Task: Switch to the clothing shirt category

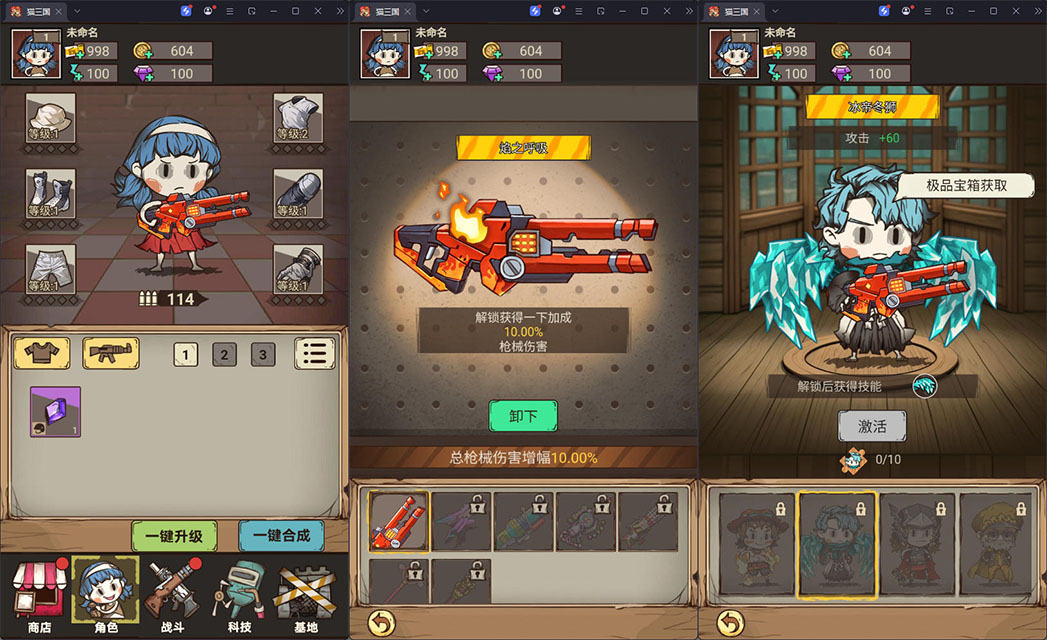Action: [41, 352]
